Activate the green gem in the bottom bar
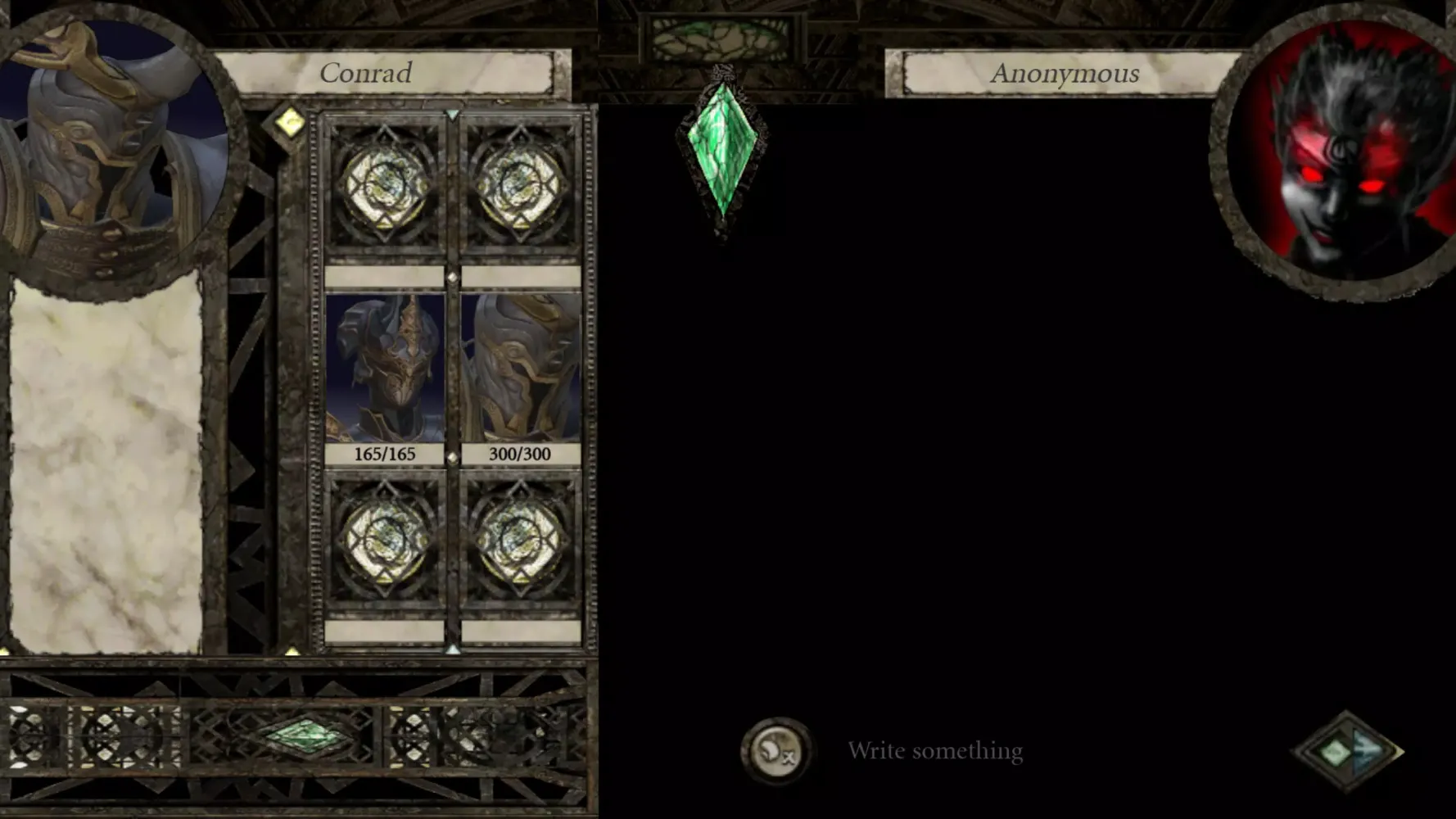 pyautogui.click(x=306, y=734)
